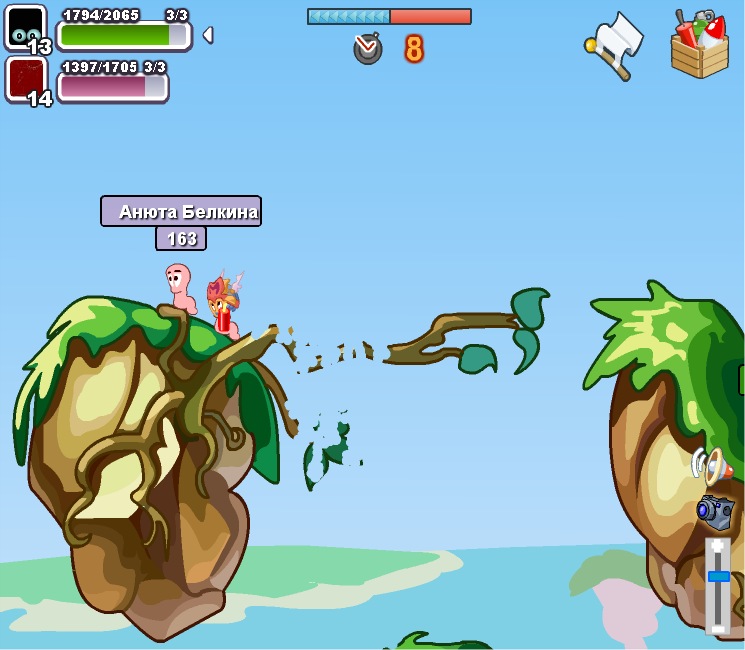Click the Анюта Белкина name label
Image resolution: width=745 pixels, height=650 pixels.
181,211
